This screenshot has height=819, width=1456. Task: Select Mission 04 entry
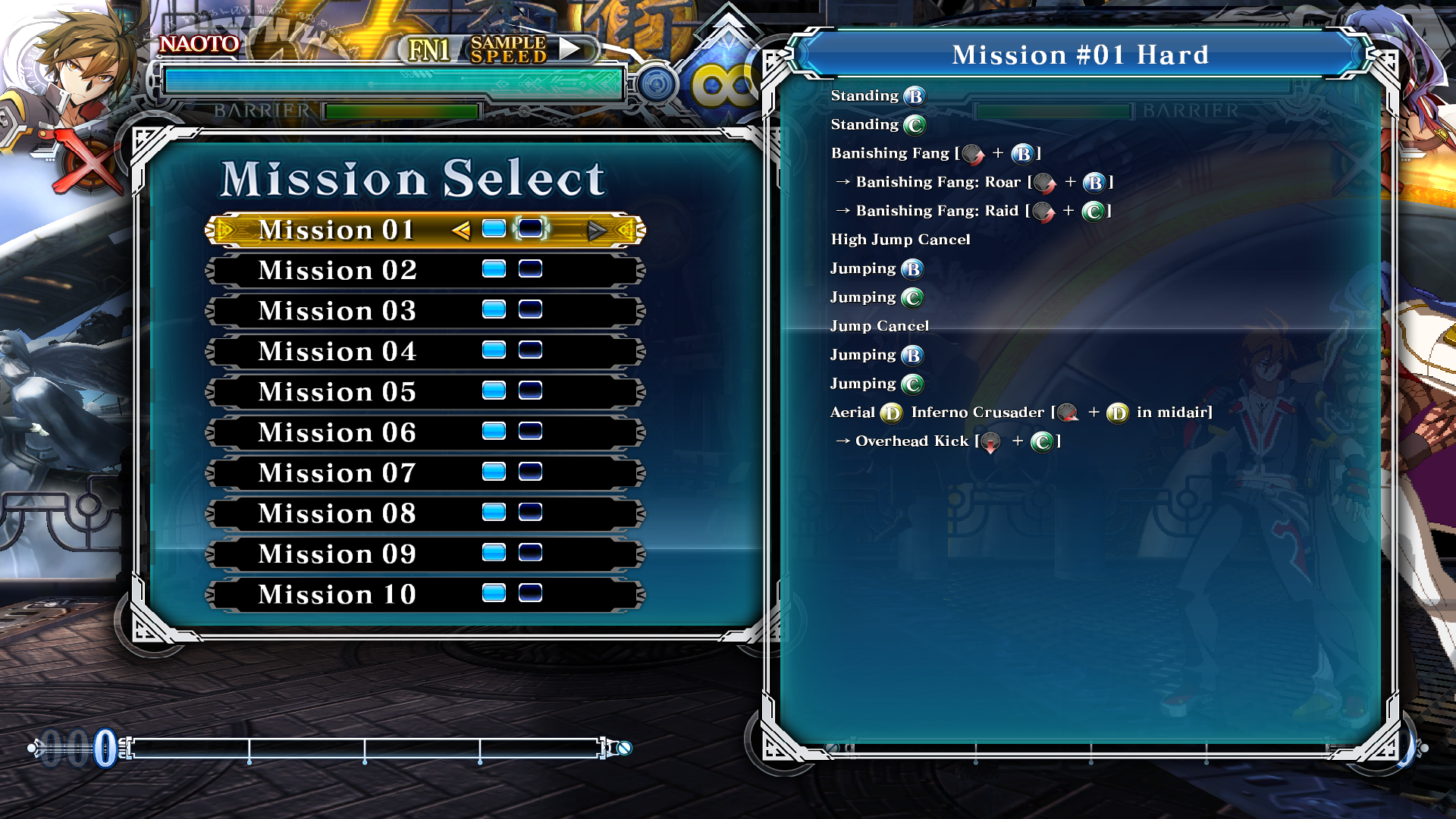point(337,352)
